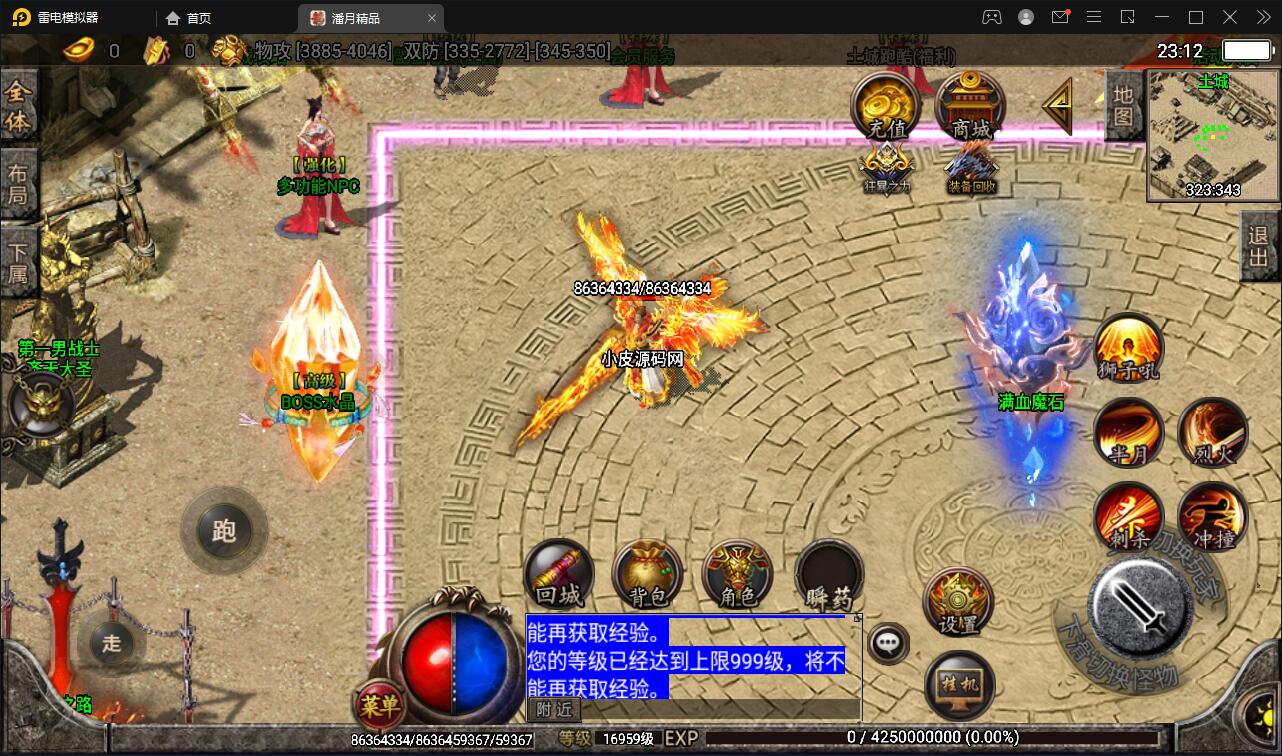1282x756 pixels.
Task: Trigger the 刺杀 skill icon
Action: (1128, 517)
